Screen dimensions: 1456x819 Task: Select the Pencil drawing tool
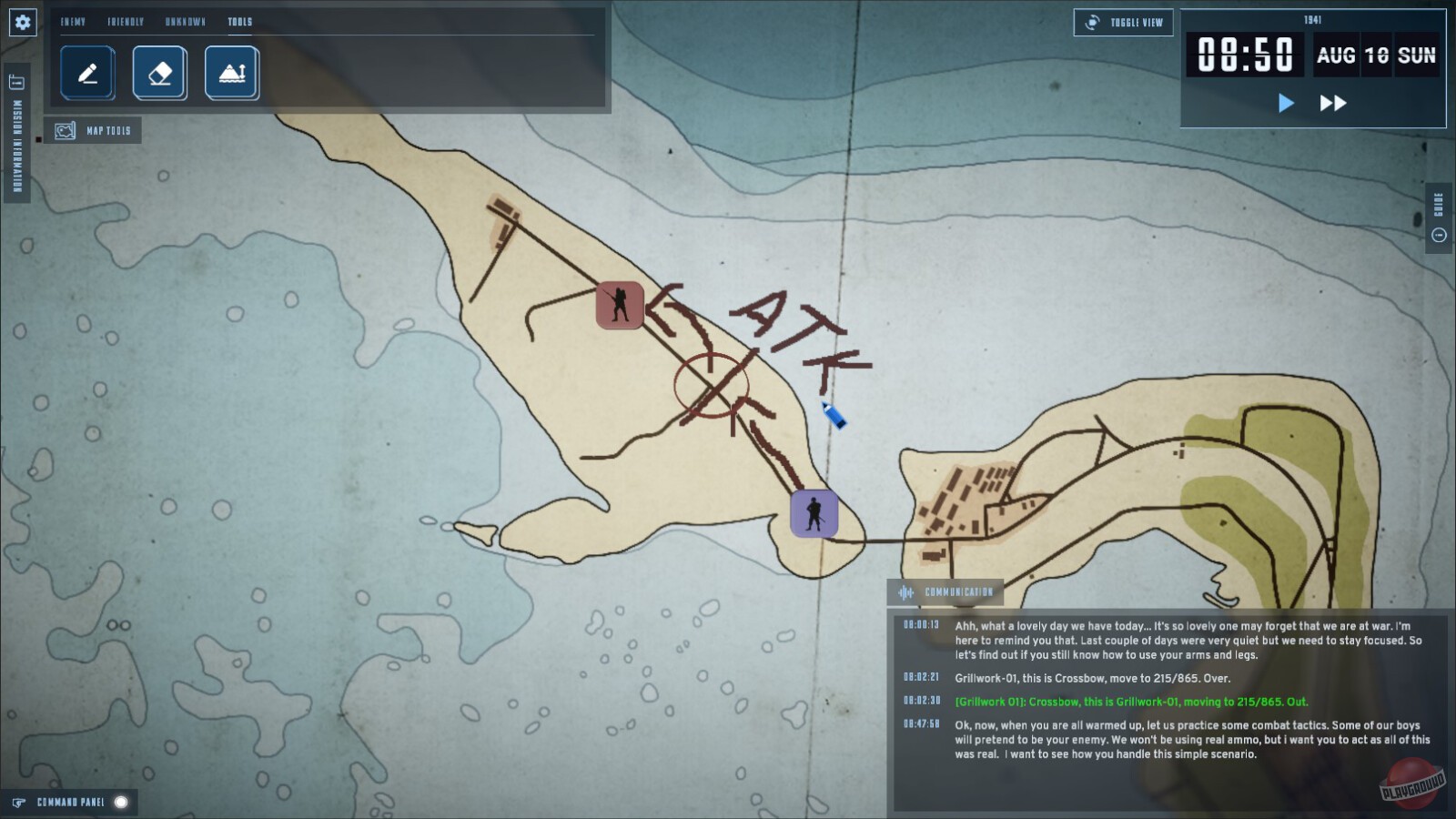[x=86, y=73]
